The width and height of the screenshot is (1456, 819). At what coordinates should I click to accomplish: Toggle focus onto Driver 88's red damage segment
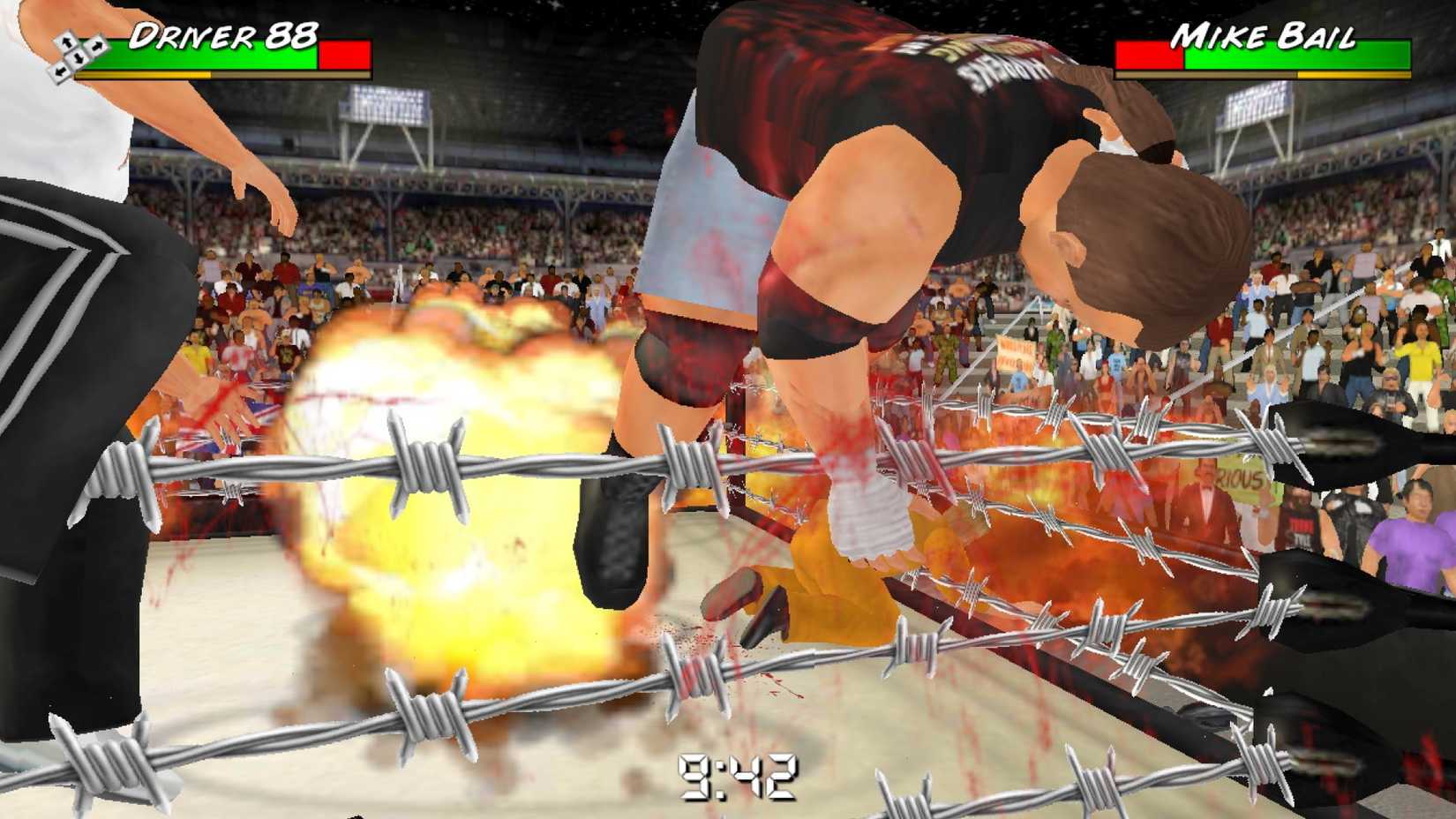coord(344,53)
